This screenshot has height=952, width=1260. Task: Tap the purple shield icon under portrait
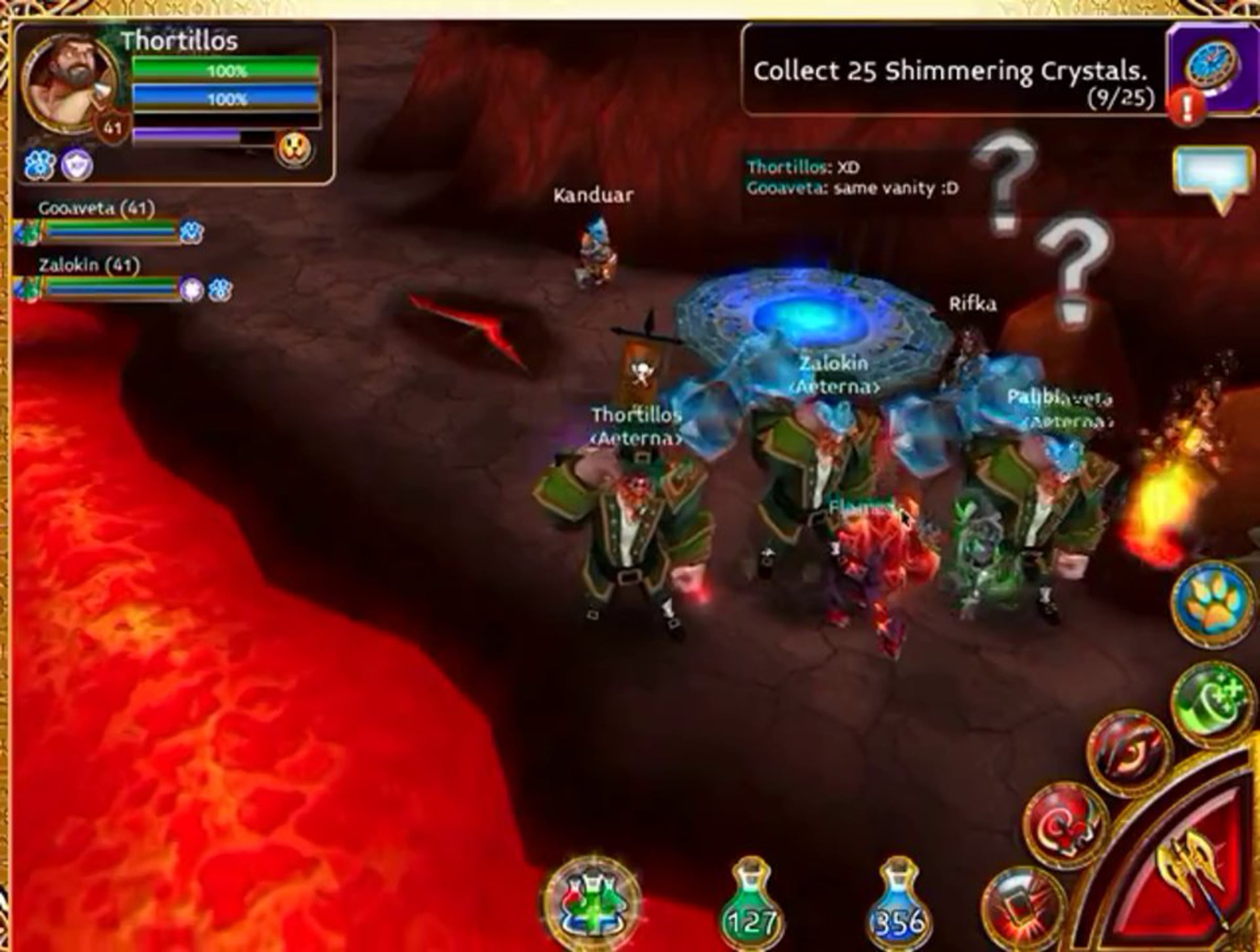tap(77, 166)
